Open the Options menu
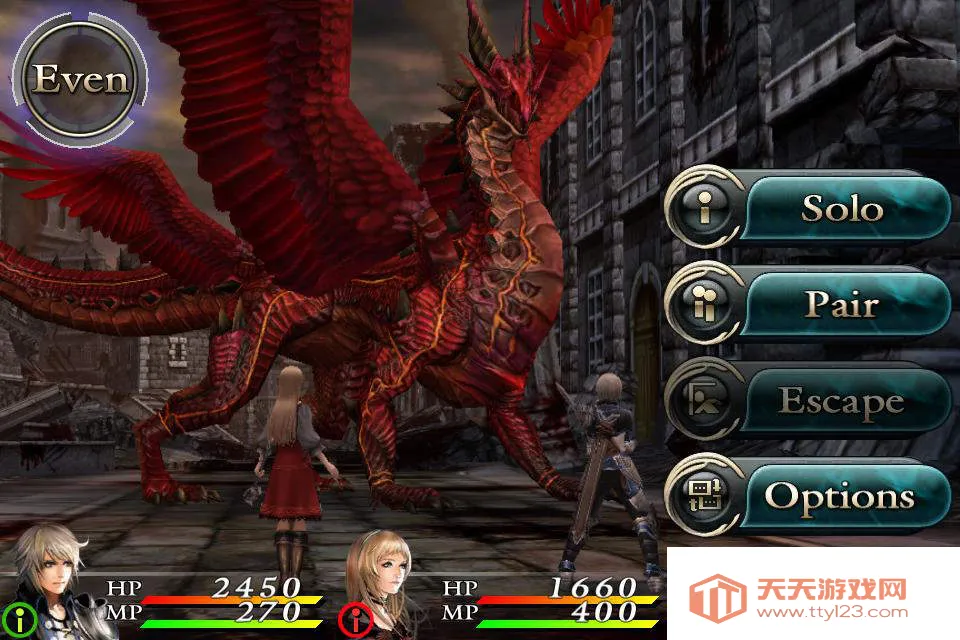The image size is (960, 640). (x=808, y=496)
